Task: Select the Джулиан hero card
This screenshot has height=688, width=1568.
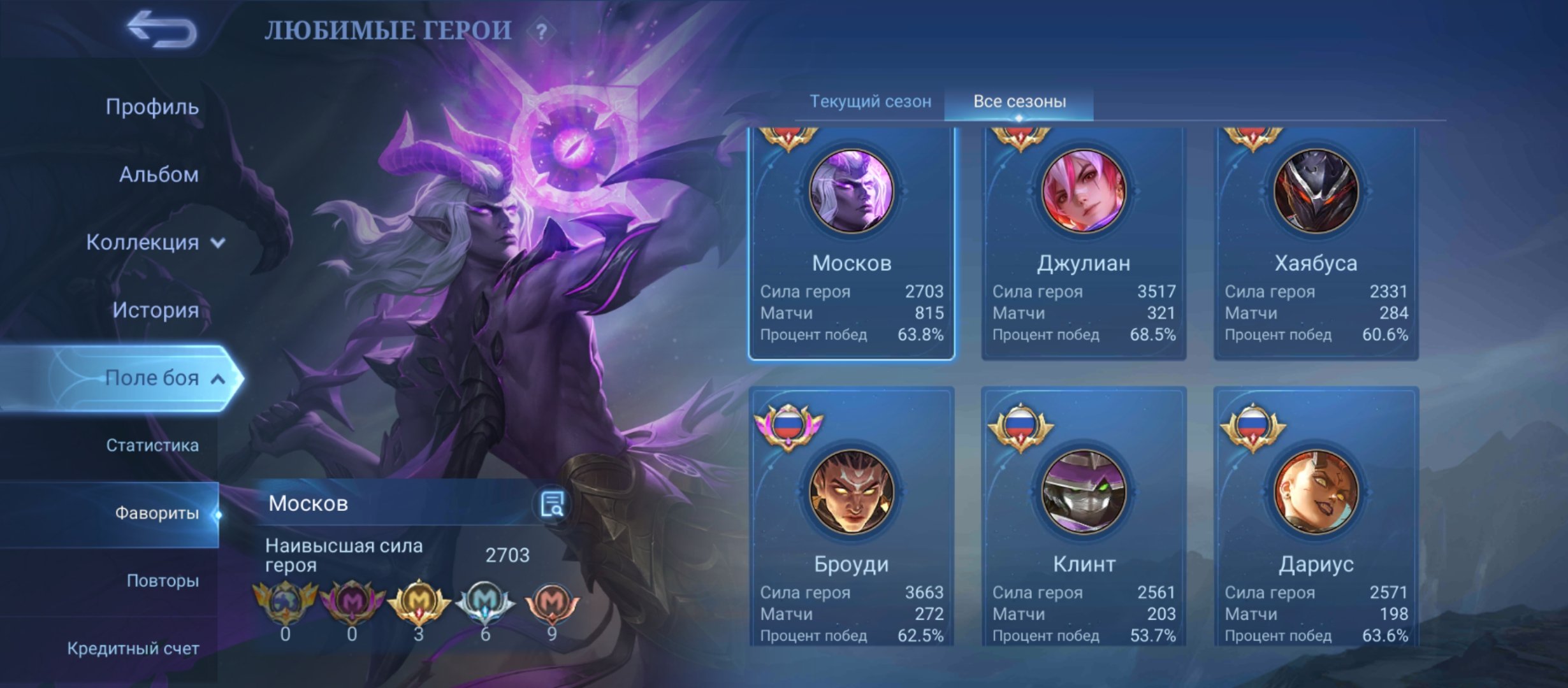Action: point(1084,242)
